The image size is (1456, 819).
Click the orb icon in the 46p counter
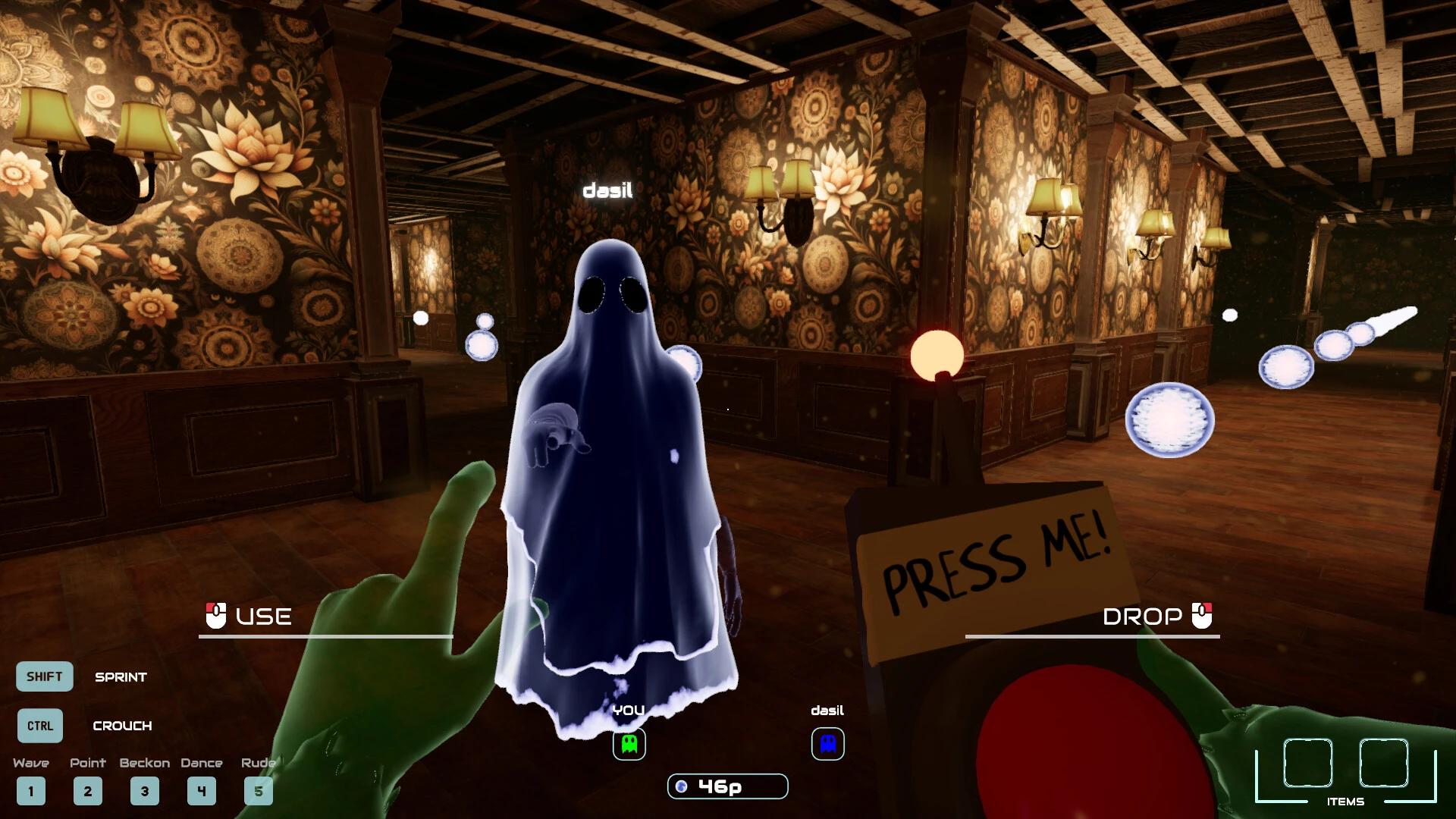[x=682, y=786]
